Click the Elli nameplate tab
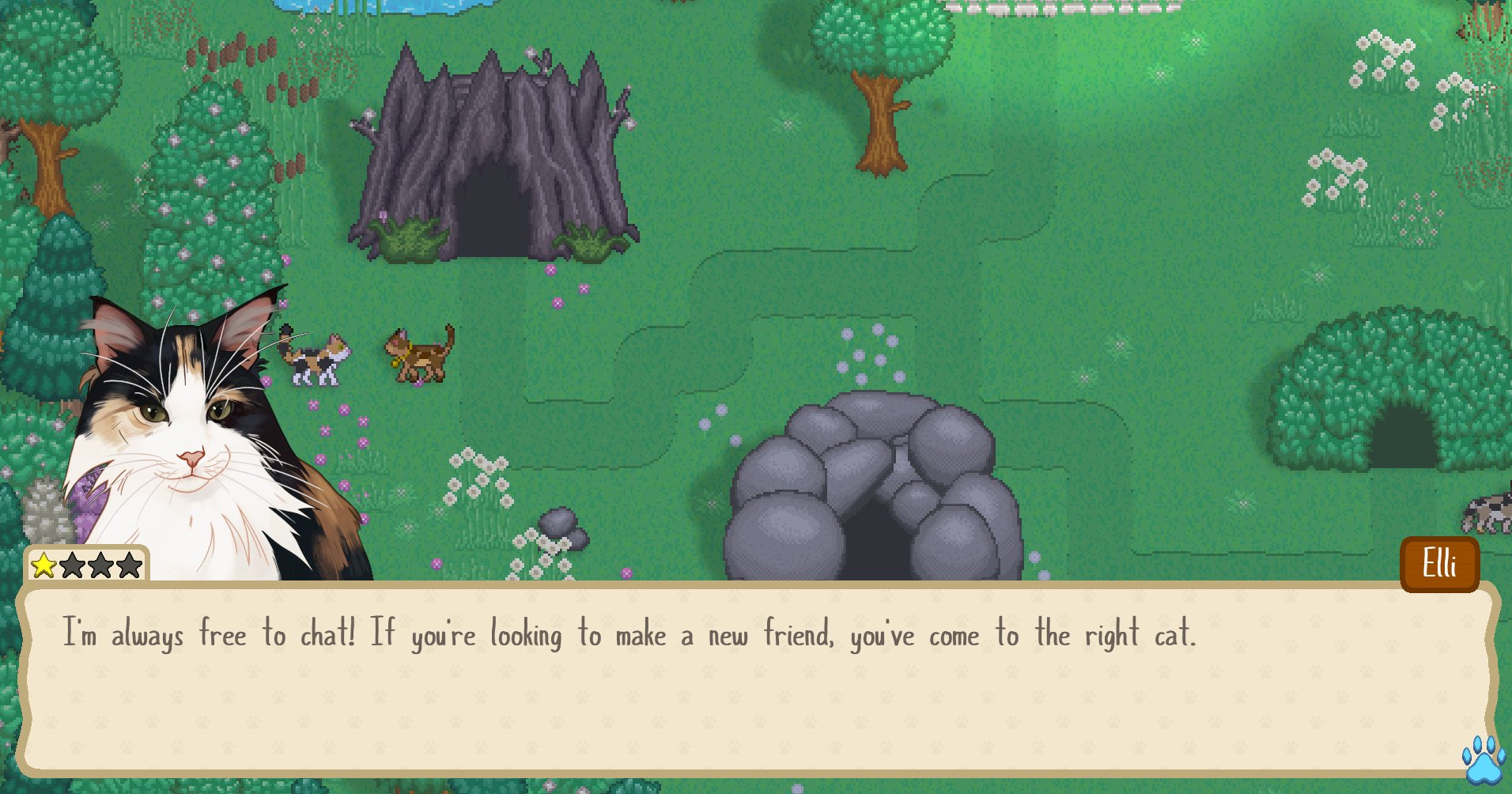1512x794 pixels. tap(1441, 564)
